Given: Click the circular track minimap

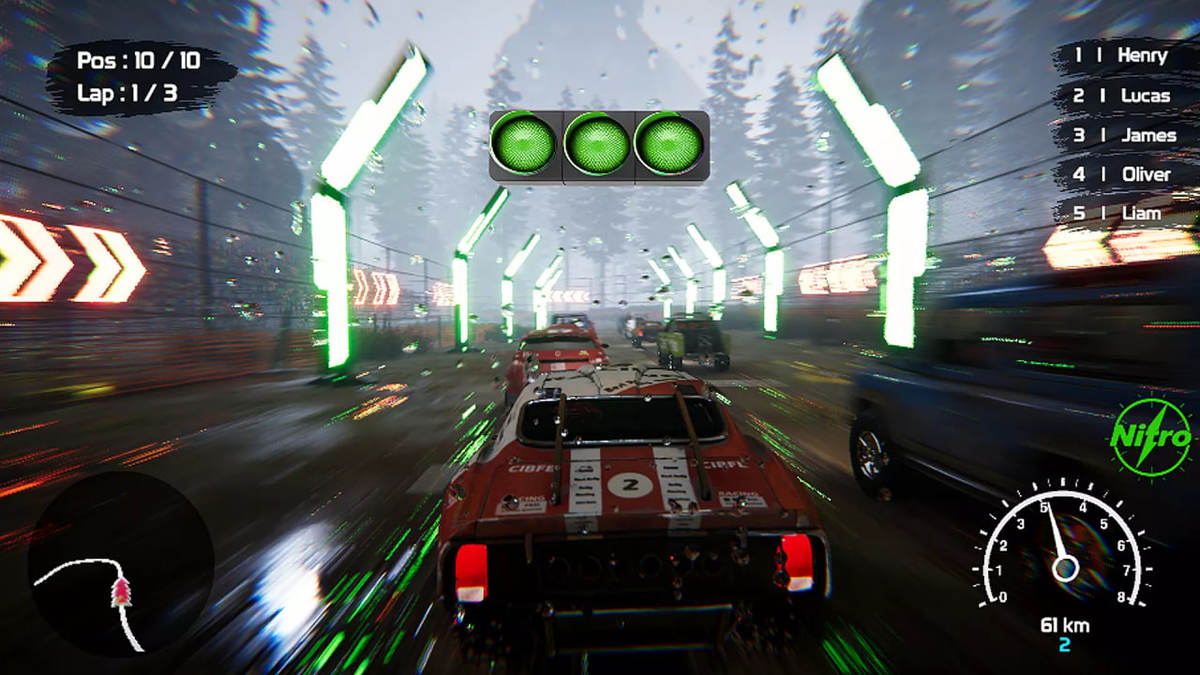Looking at the screenshot, I should click(x=121, y=564).
